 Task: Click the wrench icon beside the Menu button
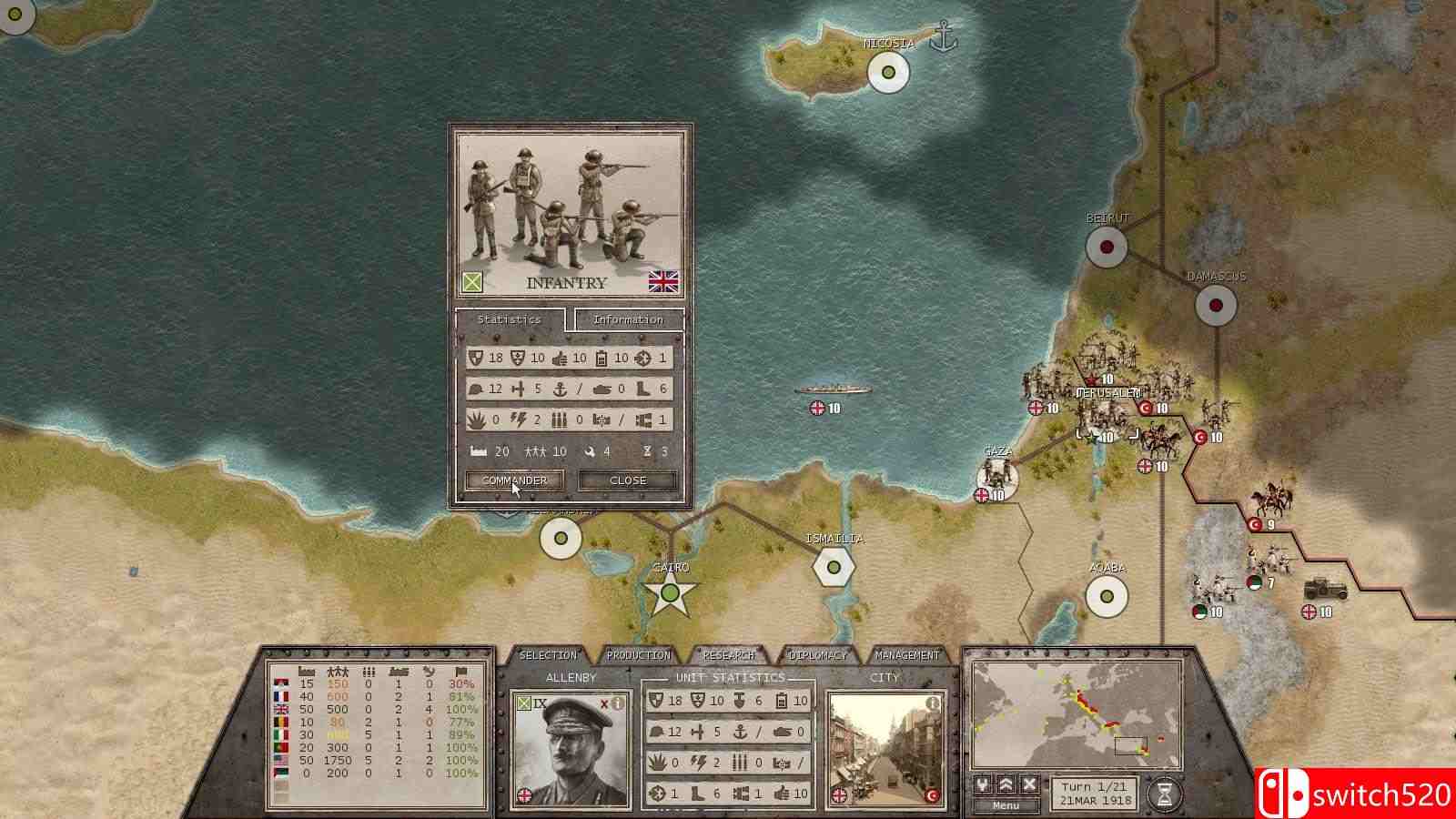tap(984, 785)
